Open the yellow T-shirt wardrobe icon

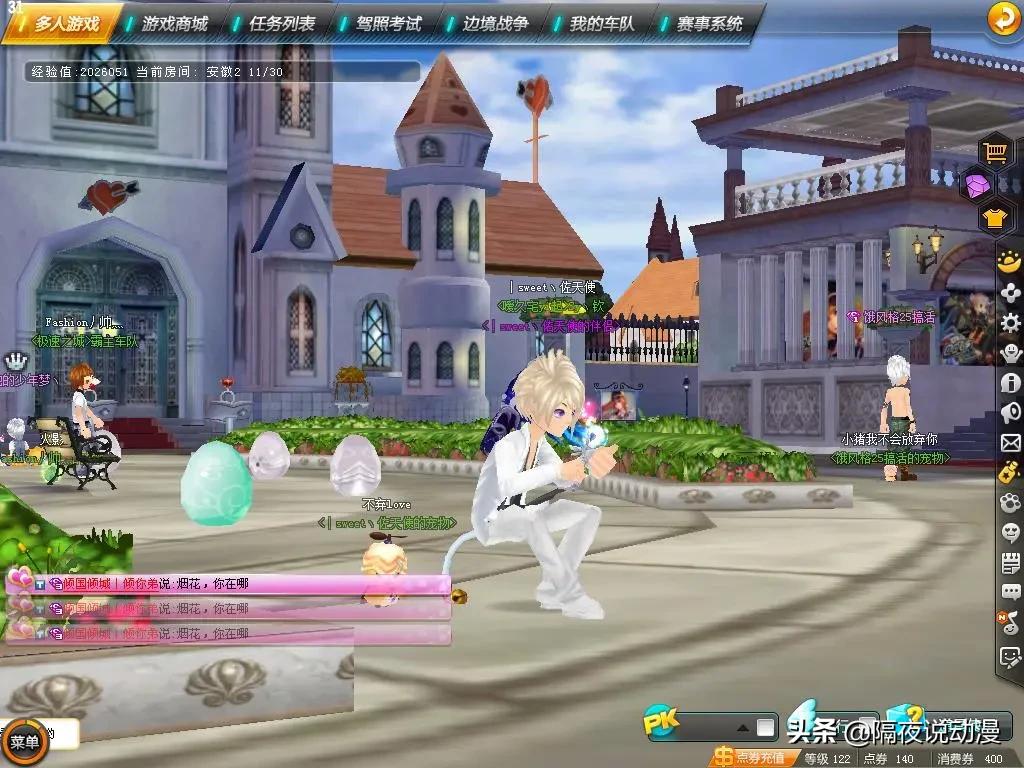click(x=995, y=217)
